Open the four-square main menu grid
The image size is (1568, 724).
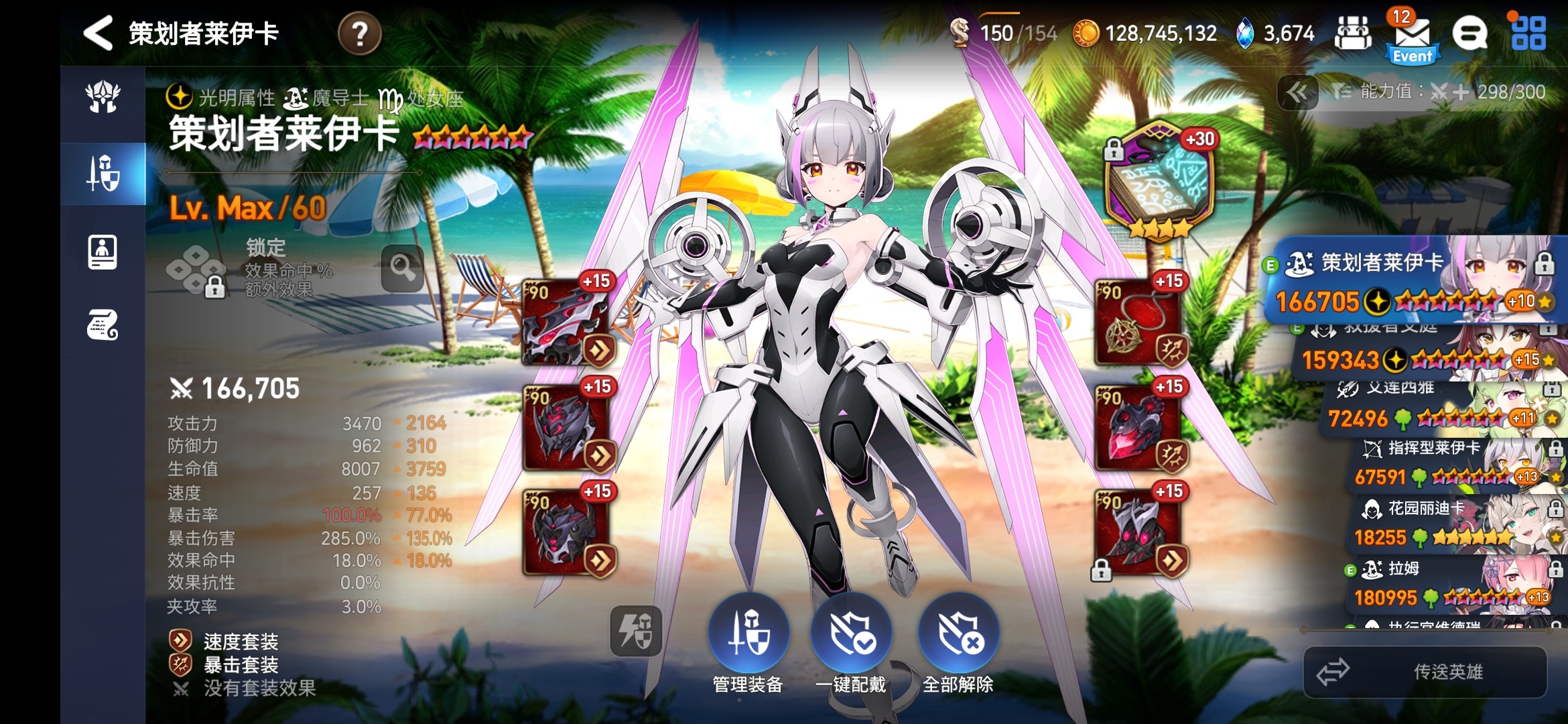point(1528,34)
